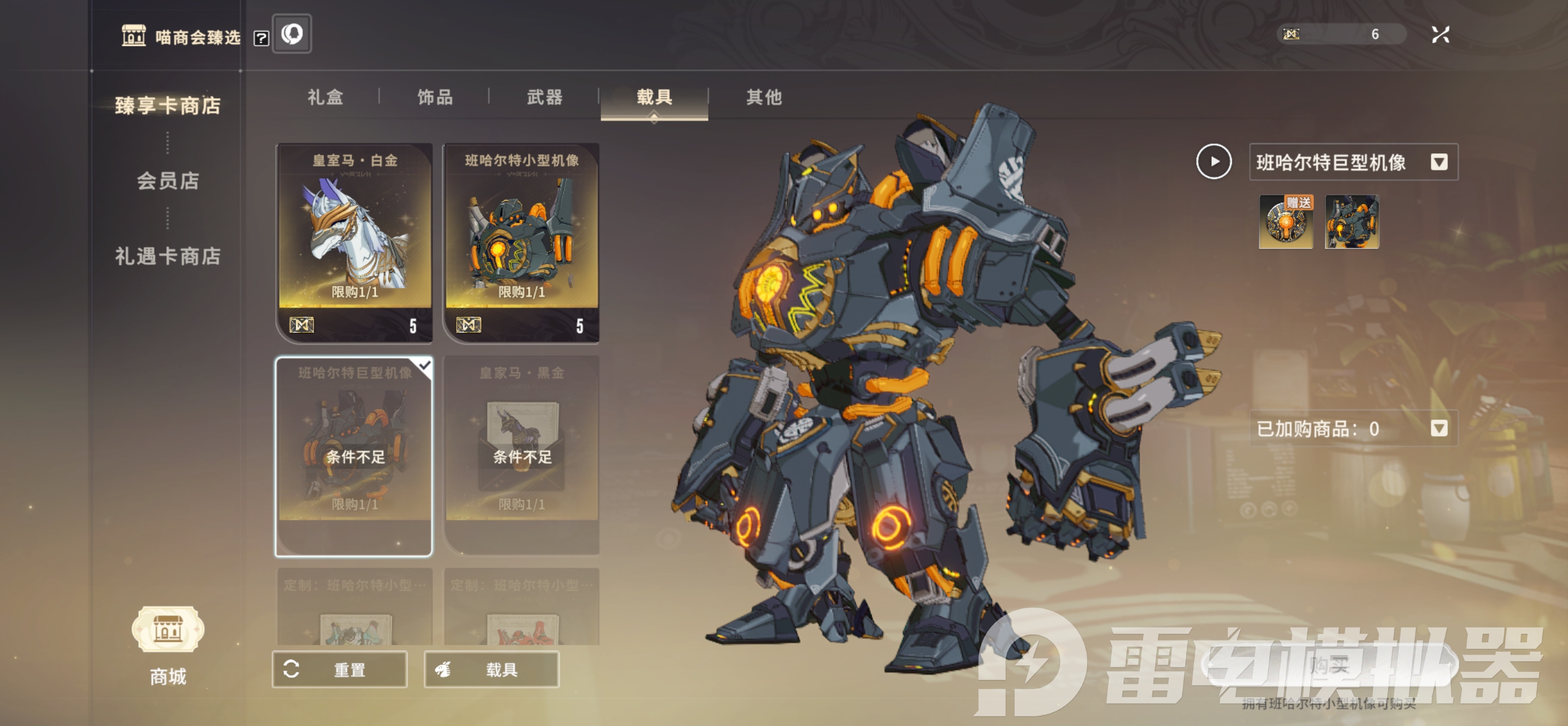Viewport: 1568px width, 726px height.
Task: Close the shop screen
Action: [1440, 35]
